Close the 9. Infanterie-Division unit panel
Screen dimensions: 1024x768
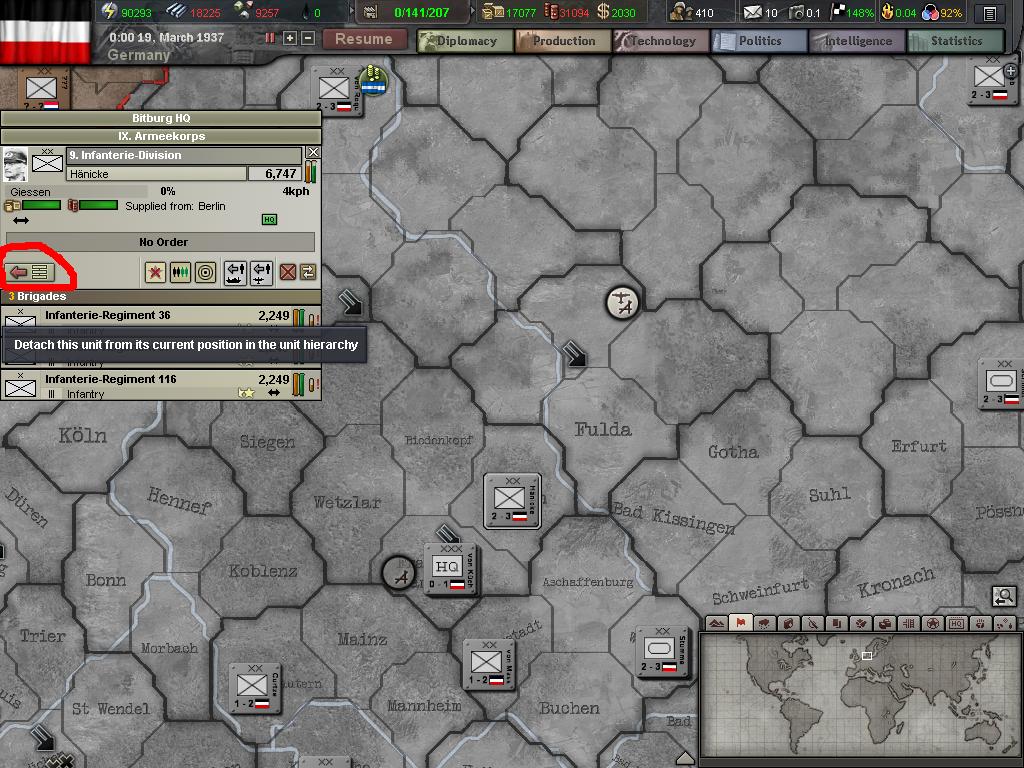tap(313, 153)
